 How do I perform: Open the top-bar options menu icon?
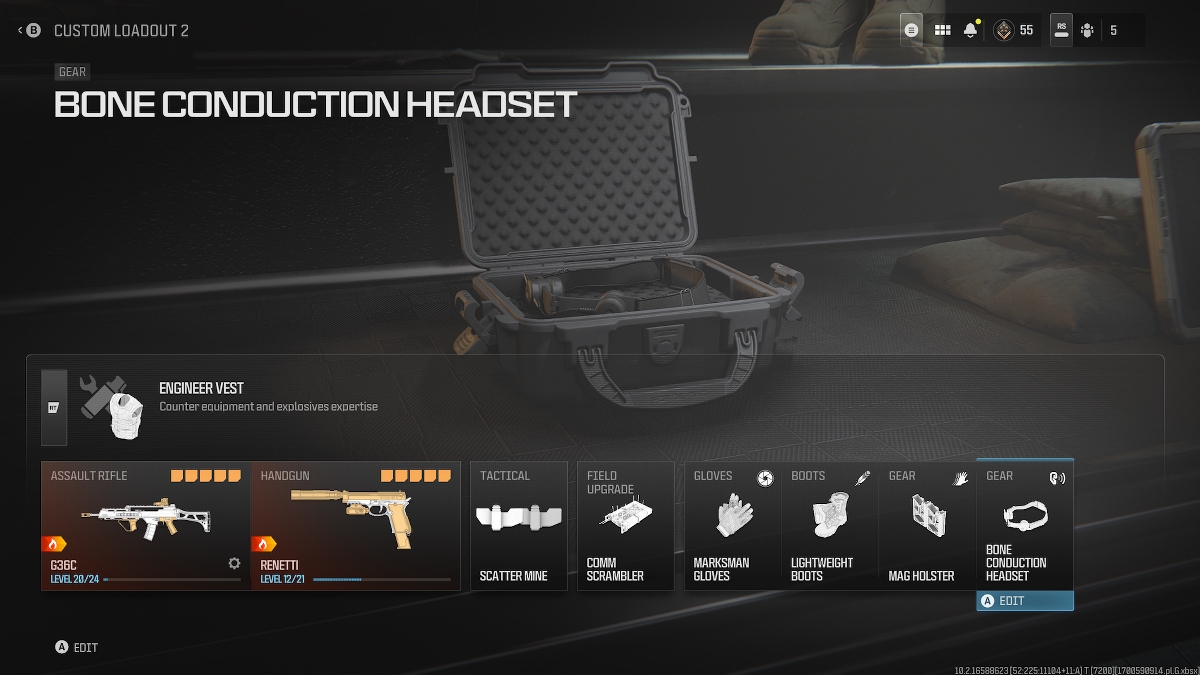pyautogui.click(x=911, y=31)
